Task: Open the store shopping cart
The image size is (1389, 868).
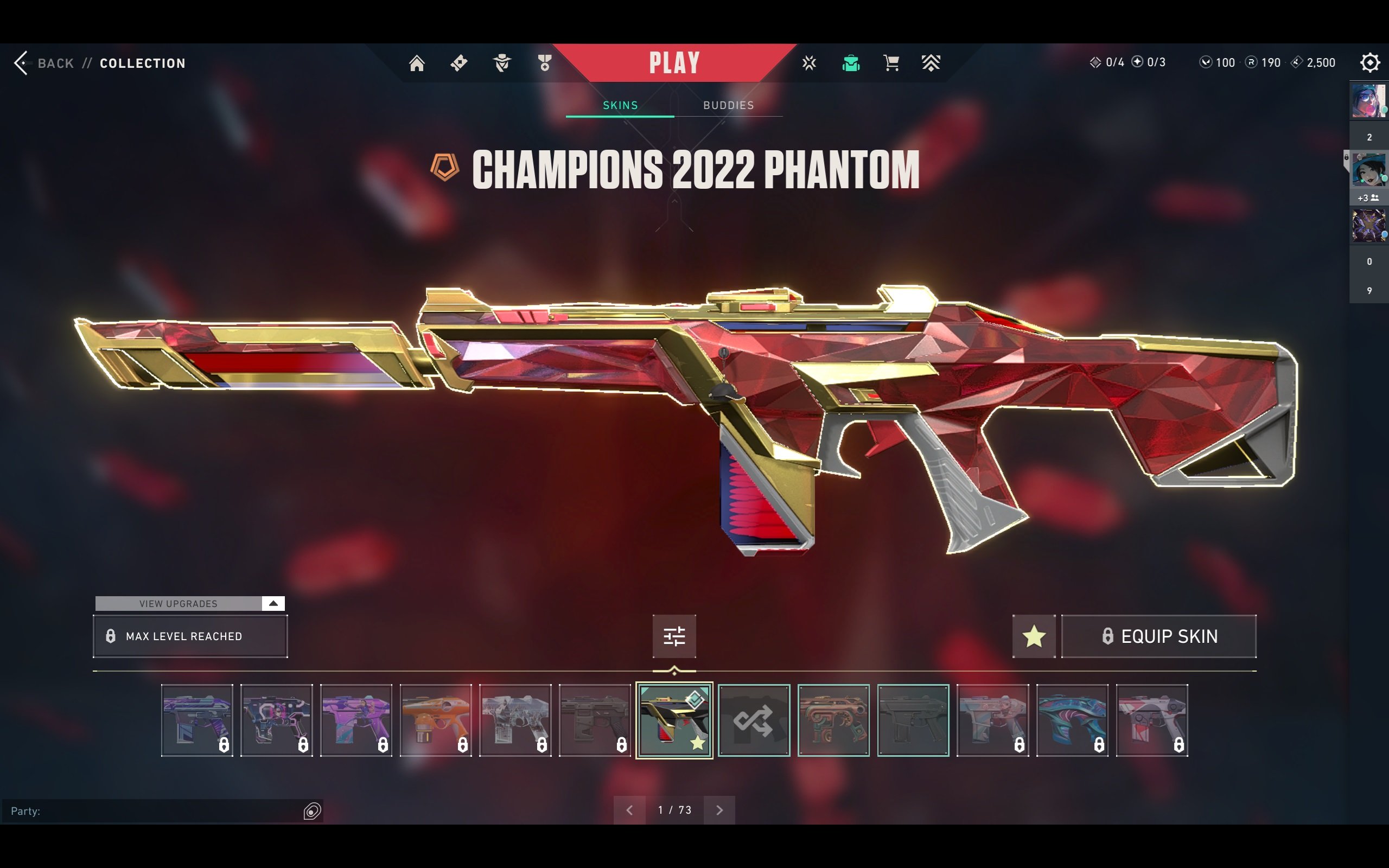Action: [891, 62]
